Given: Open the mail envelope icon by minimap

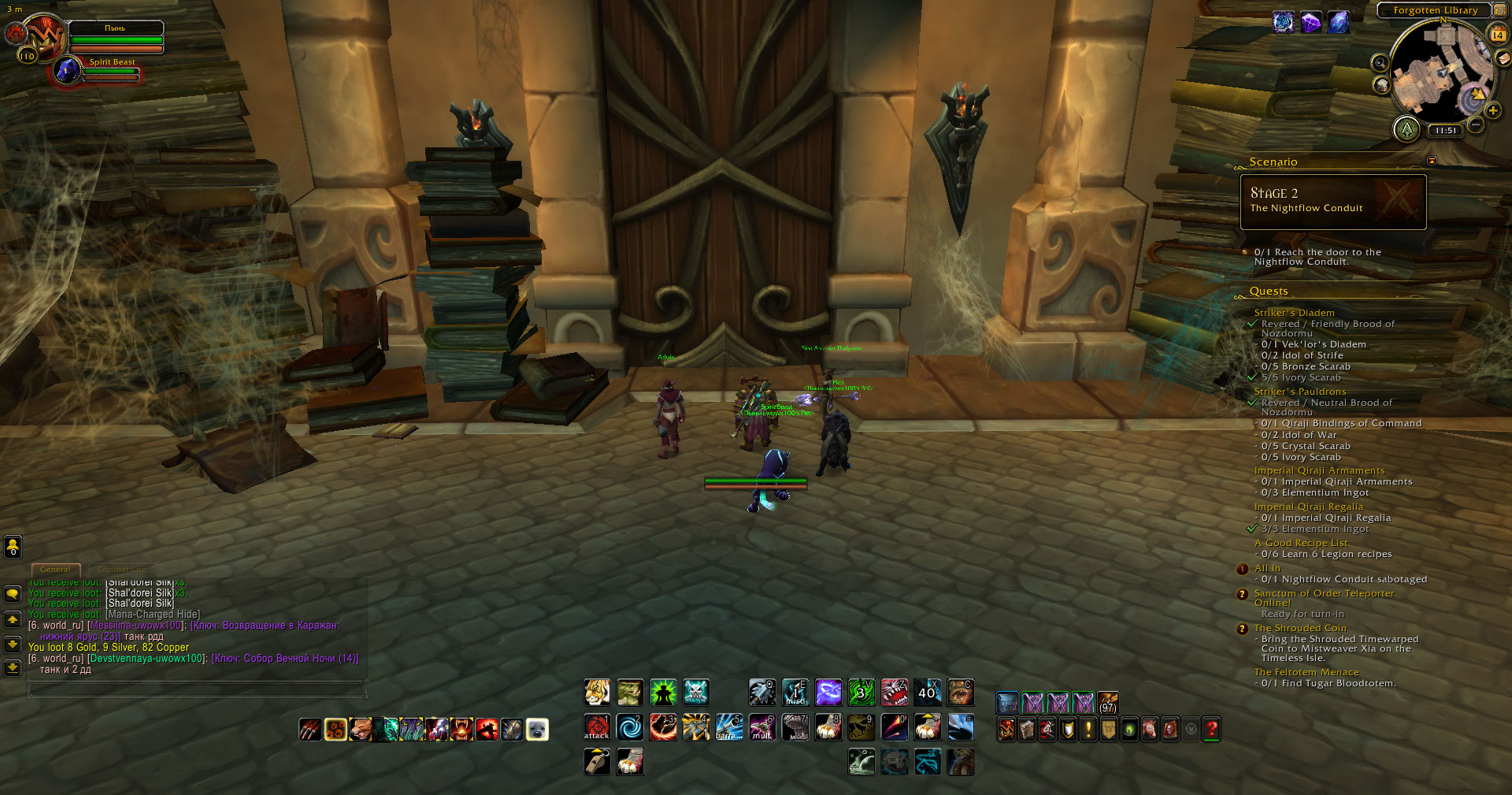Looking at the screenshot, I should click(x=1503, y=58).
